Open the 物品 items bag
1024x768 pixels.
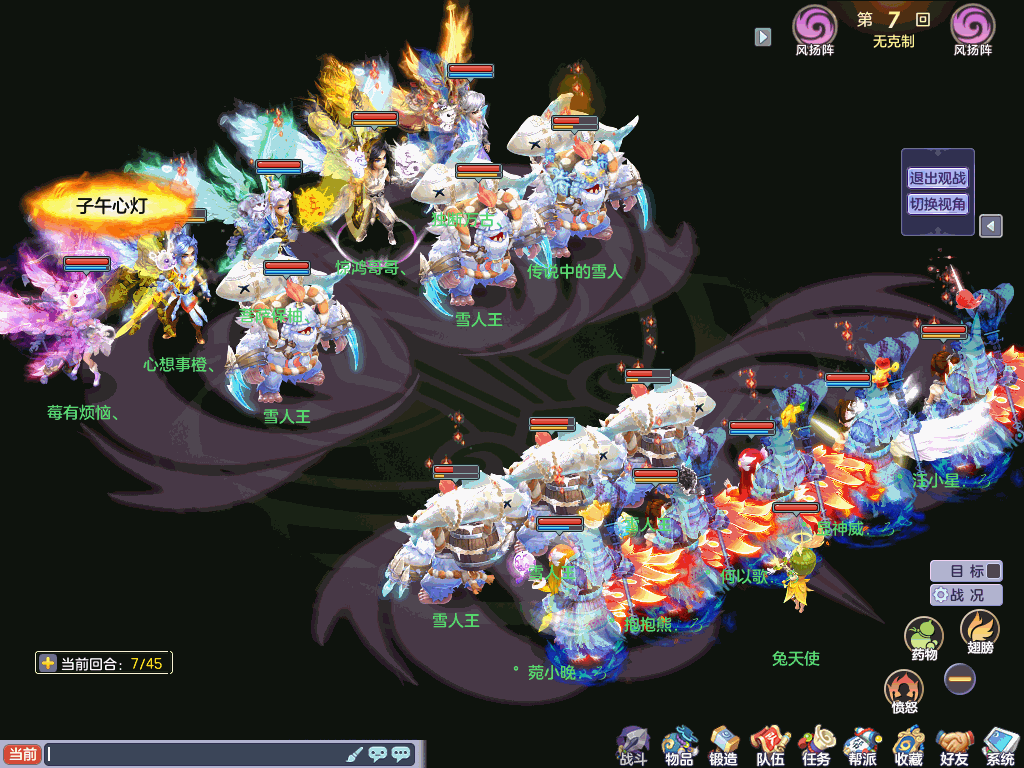click(x=679, y=745)
